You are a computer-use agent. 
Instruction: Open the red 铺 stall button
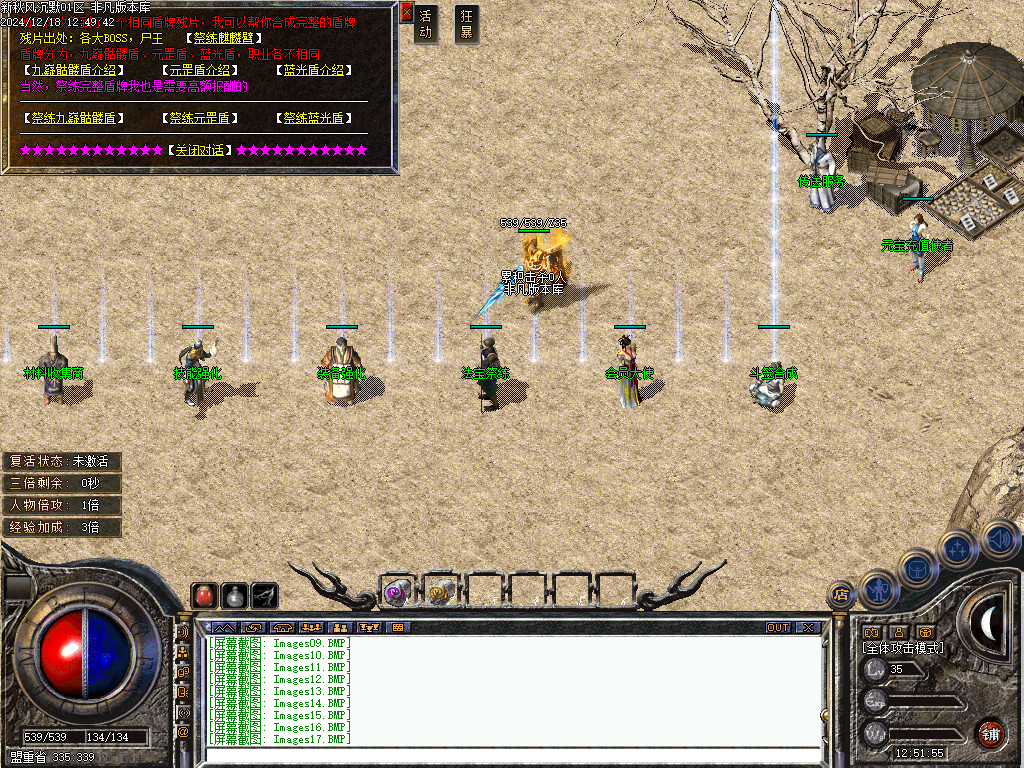[x=989, y=733]
